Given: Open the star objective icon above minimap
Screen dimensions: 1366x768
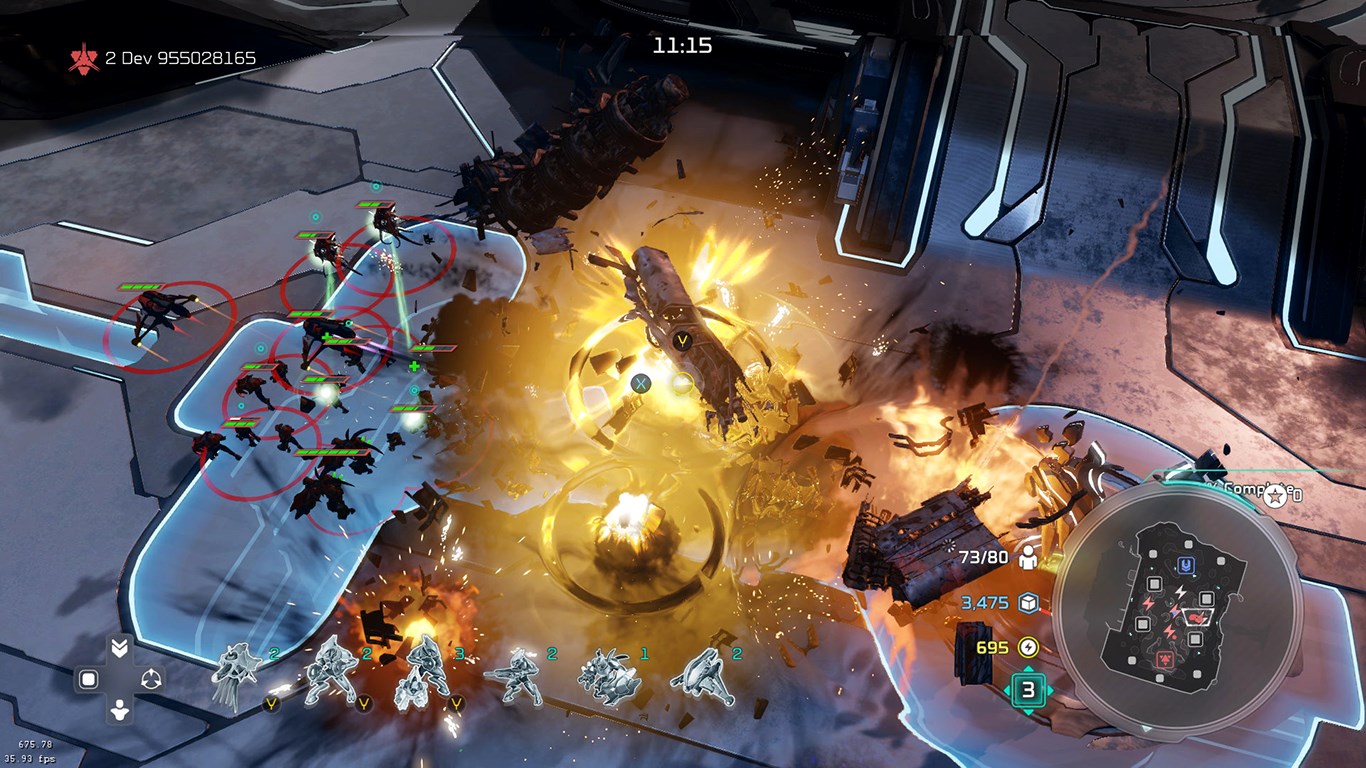Looking at the screenshot, I should (x=1274, y=497).
